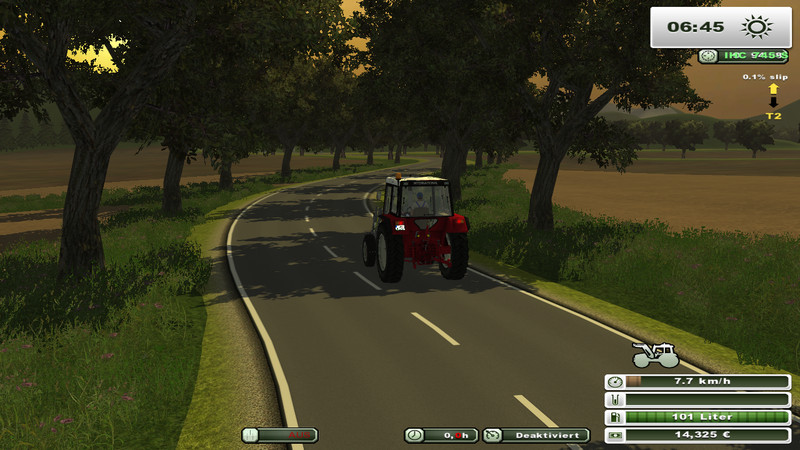Screen dimensions: 800x450
Task: Click the yellow gear-up arrow
Action: pyautogui.click(x=773, y=89)
